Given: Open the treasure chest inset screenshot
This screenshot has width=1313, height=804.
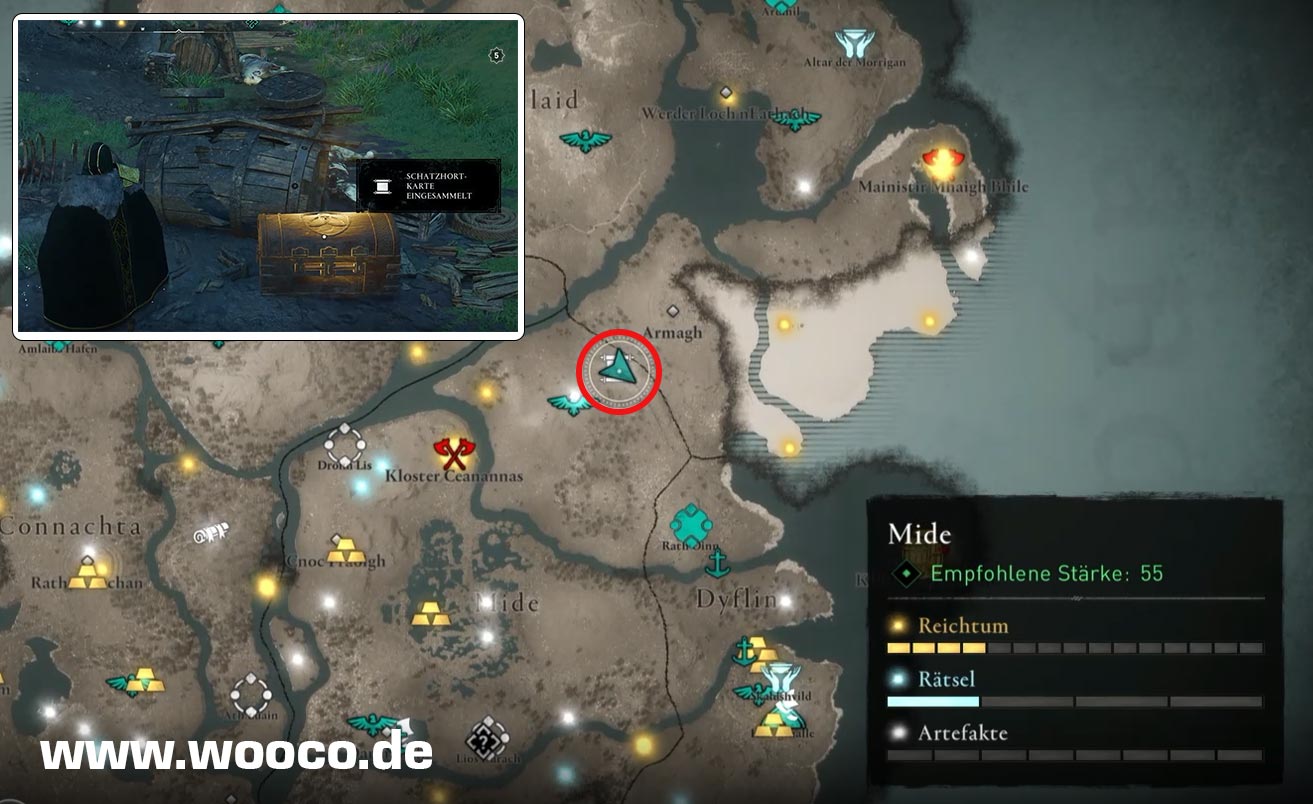Looking at the screenshot, I should click(268, 176).
